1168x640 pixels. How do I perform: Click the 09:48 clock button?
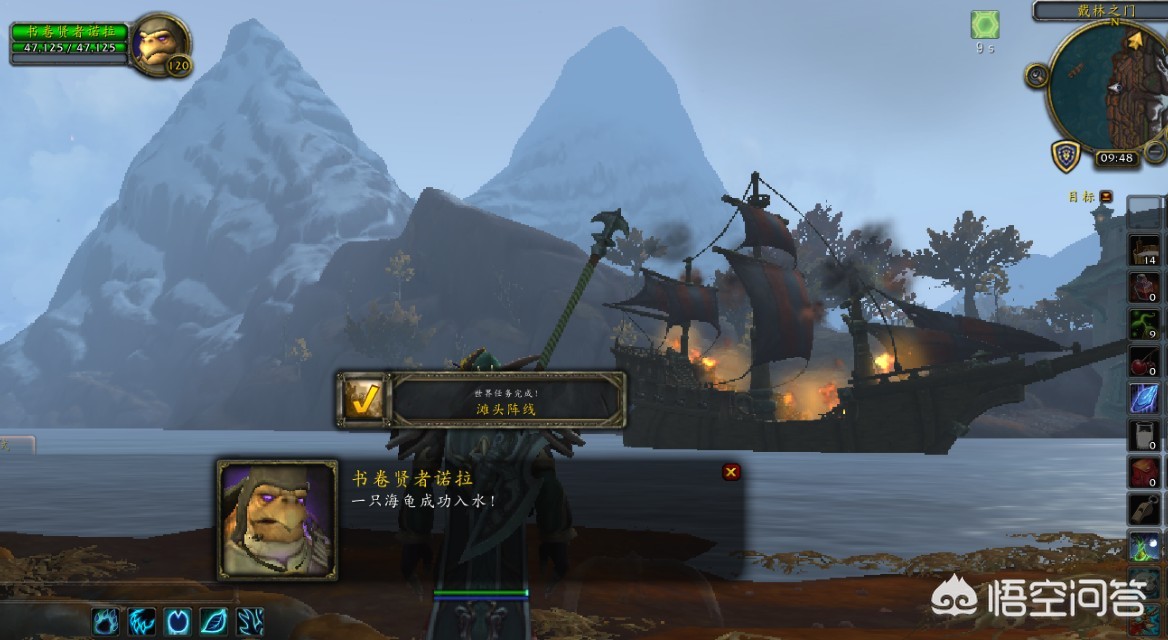click(x=1115, y=158)
